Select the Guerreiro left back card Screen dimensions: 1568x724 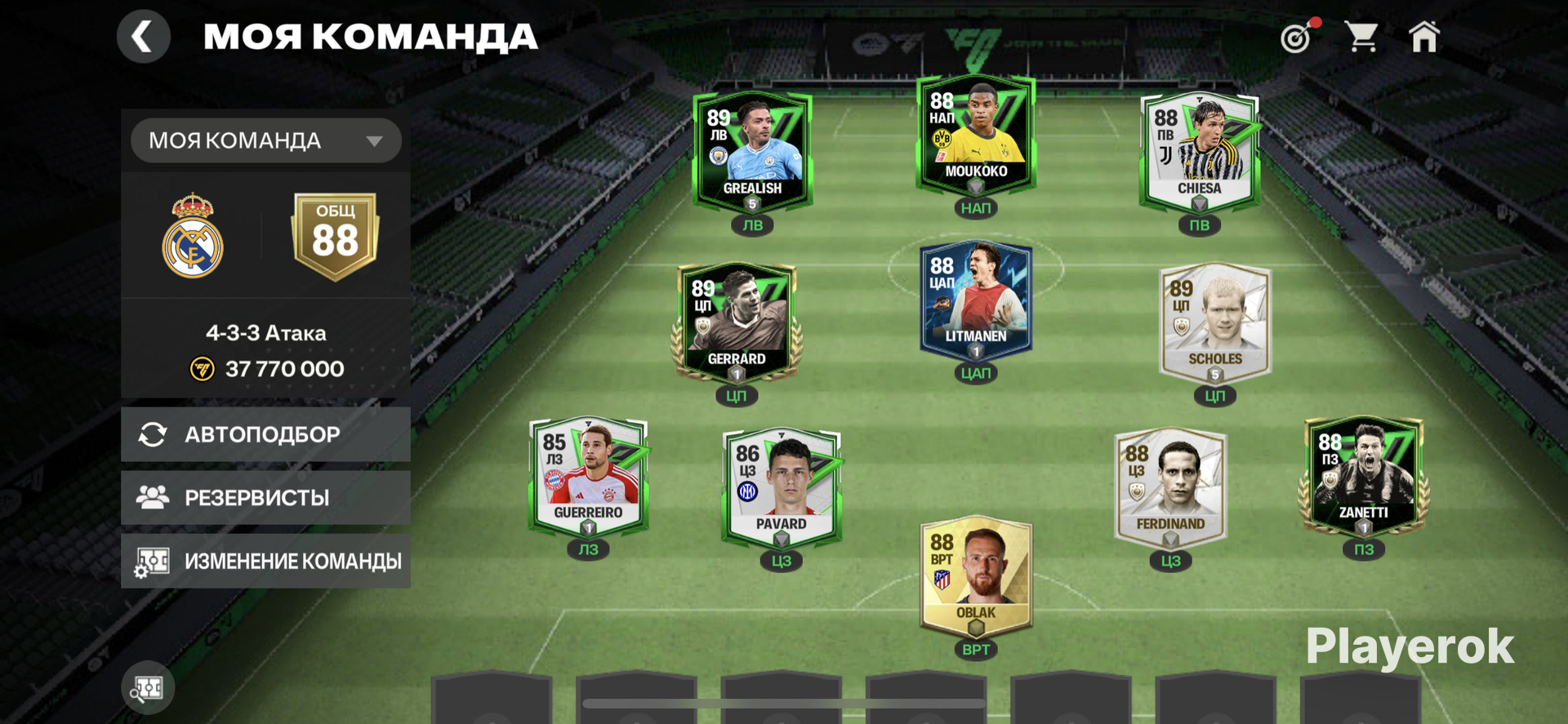pyautogui.click(x=588, y=476)
